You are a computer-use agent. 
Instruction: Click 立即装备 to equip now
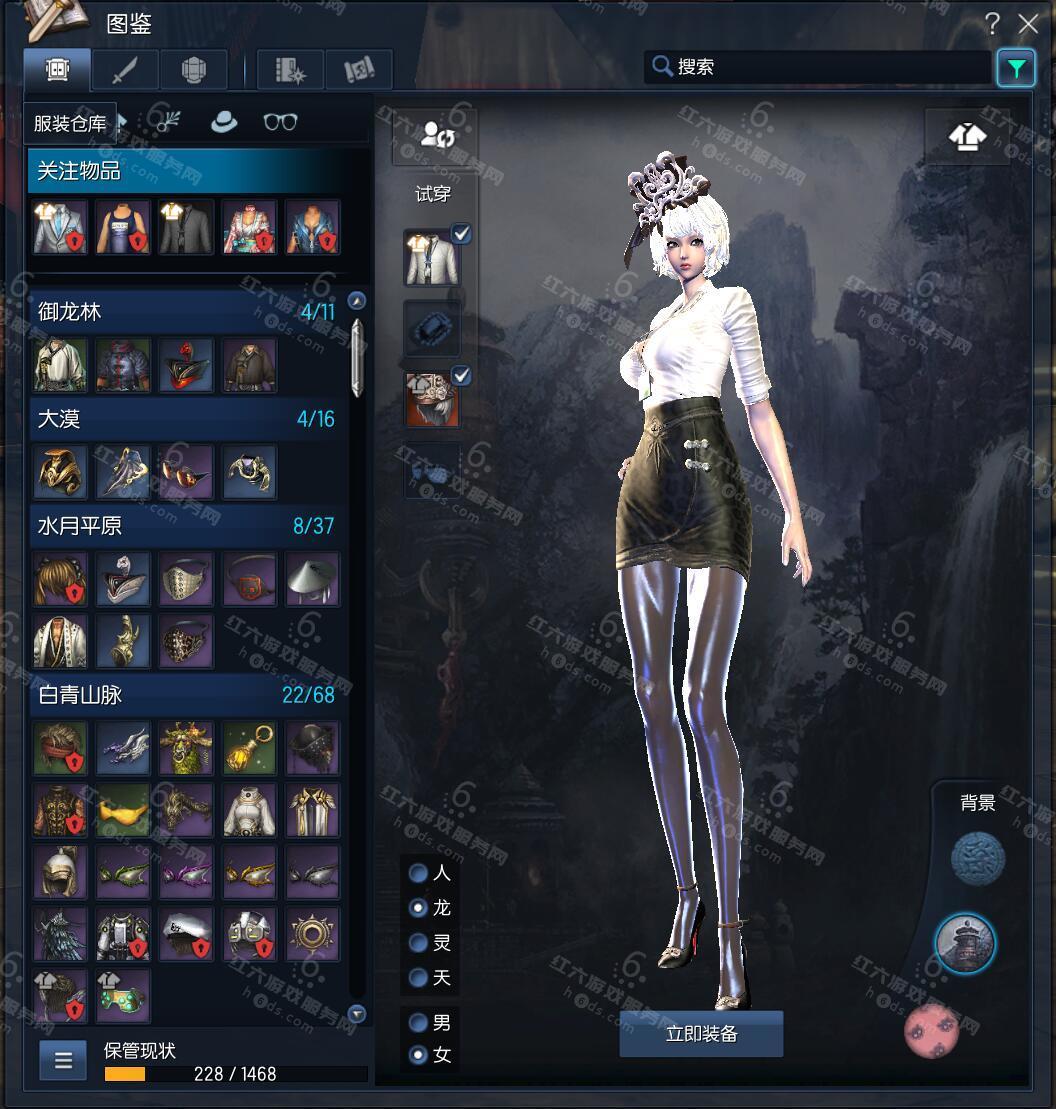point(701,1034)
